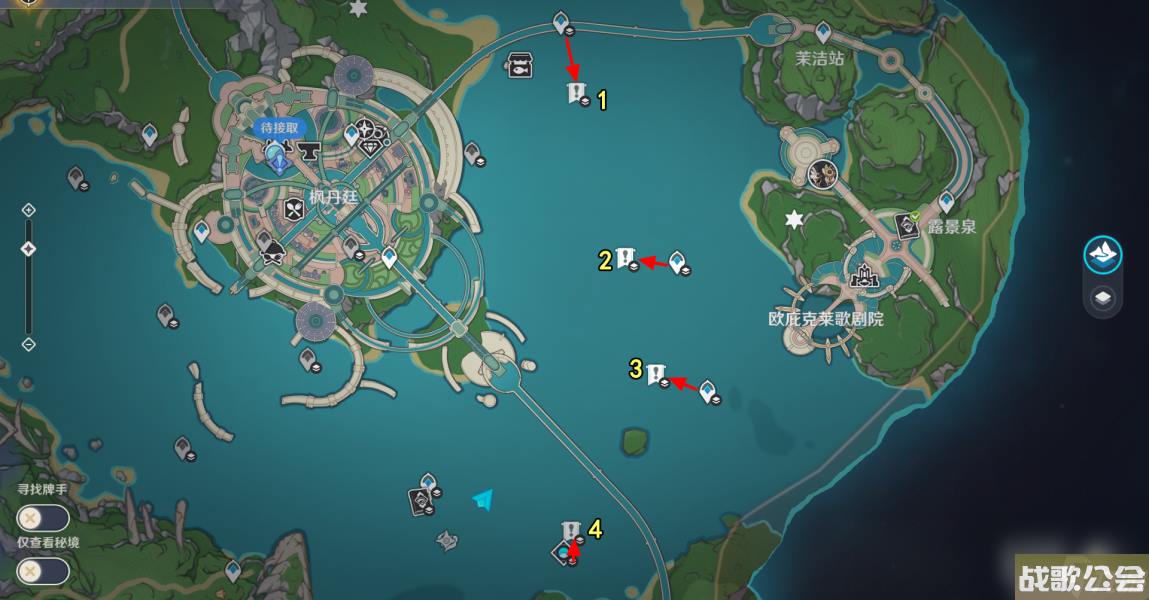Select the fishing shop map icon
This screenshot has height=600, width=1149.
[519, 65]
